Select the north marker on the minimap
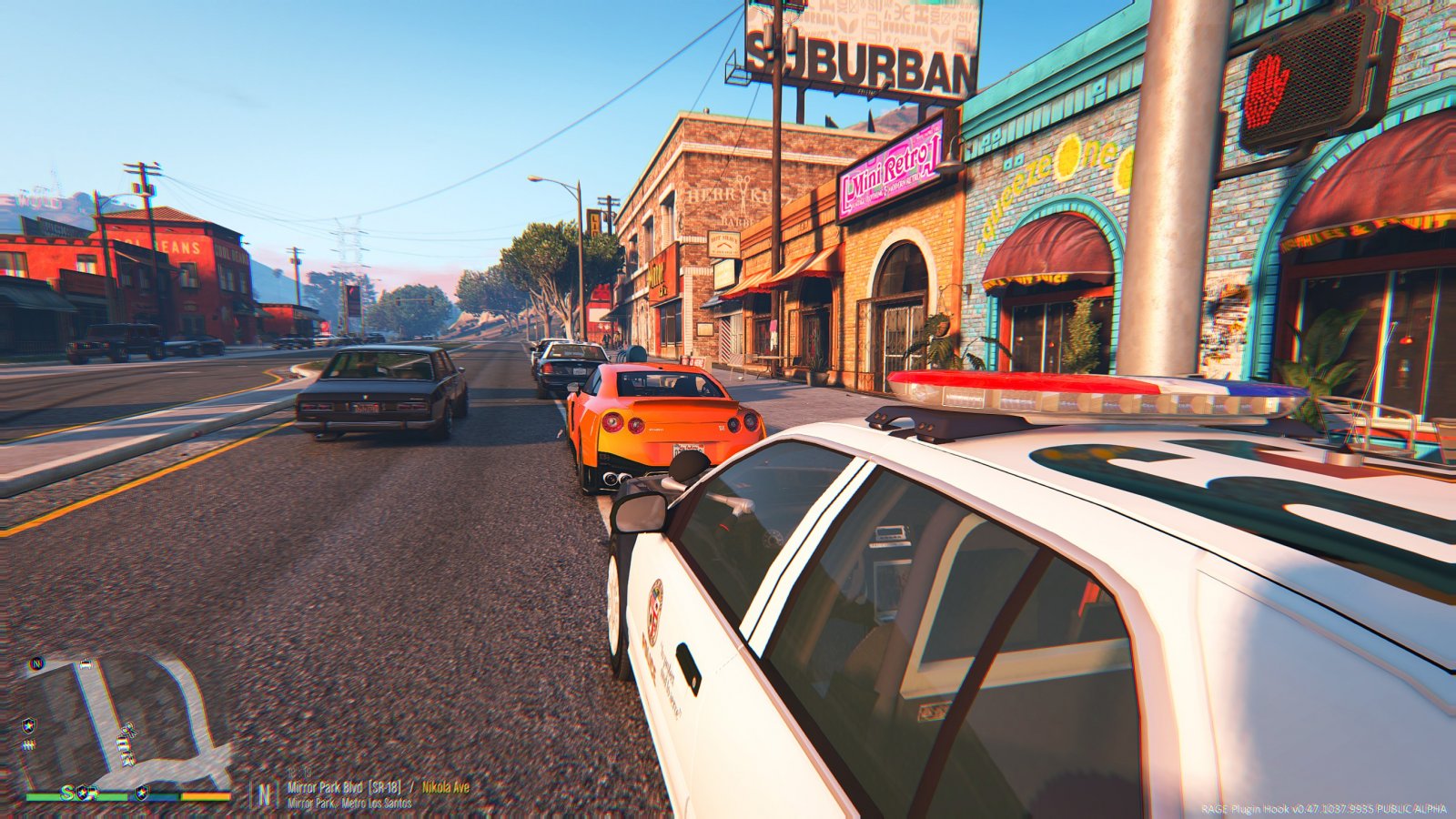The width and height of the screenshot is (1456, 819). 36,662
